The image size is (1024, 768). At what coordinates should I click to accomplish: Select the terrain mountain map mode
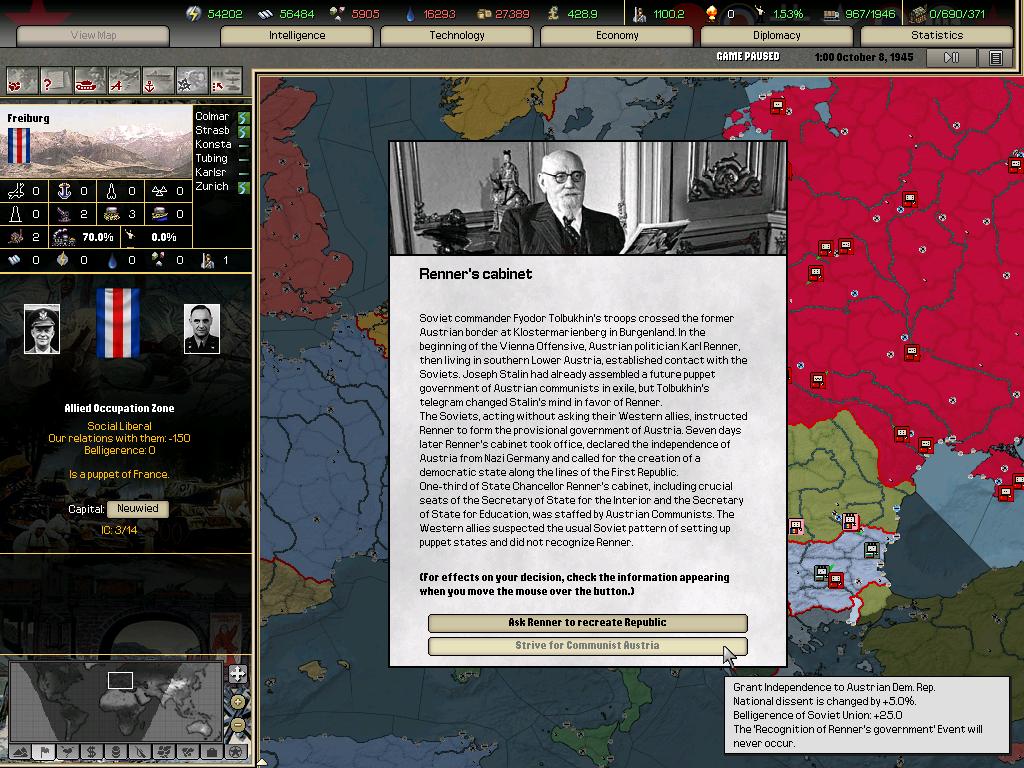tap(20, 752)
